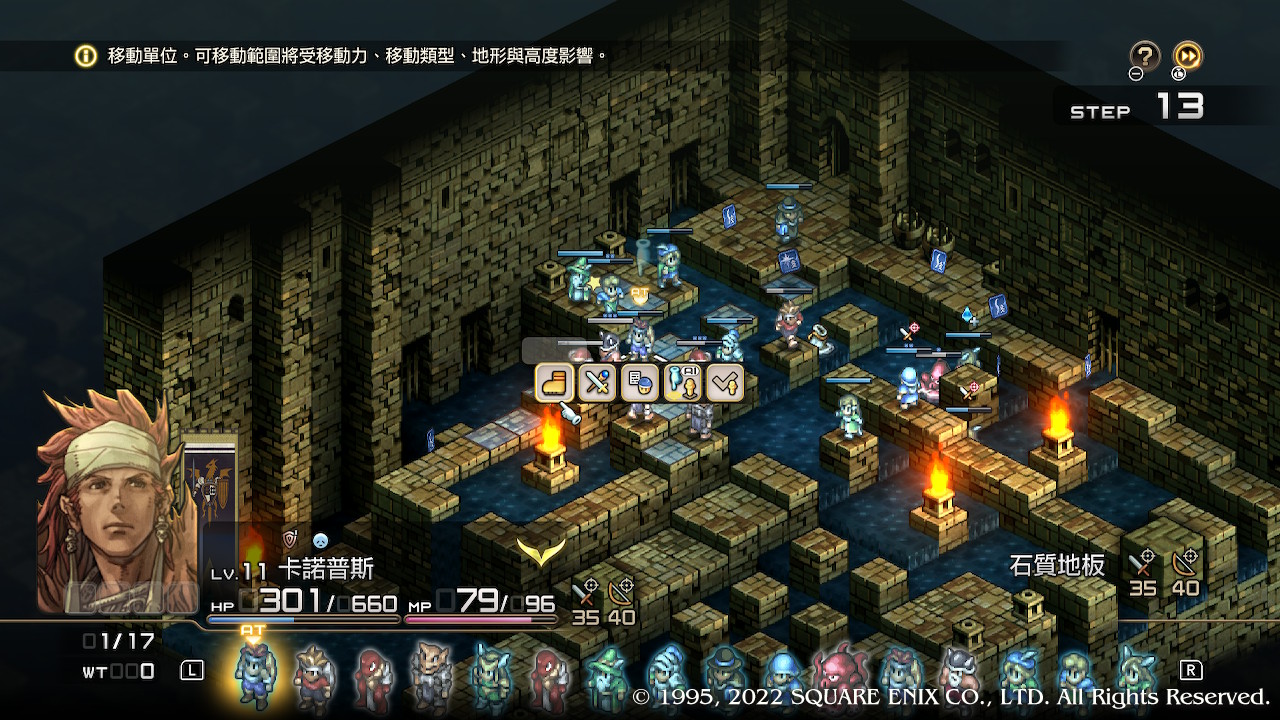1280x720 pixels.
Task: Choose the green-hatted wizard in turn order
Action: [x=606, y=675]
